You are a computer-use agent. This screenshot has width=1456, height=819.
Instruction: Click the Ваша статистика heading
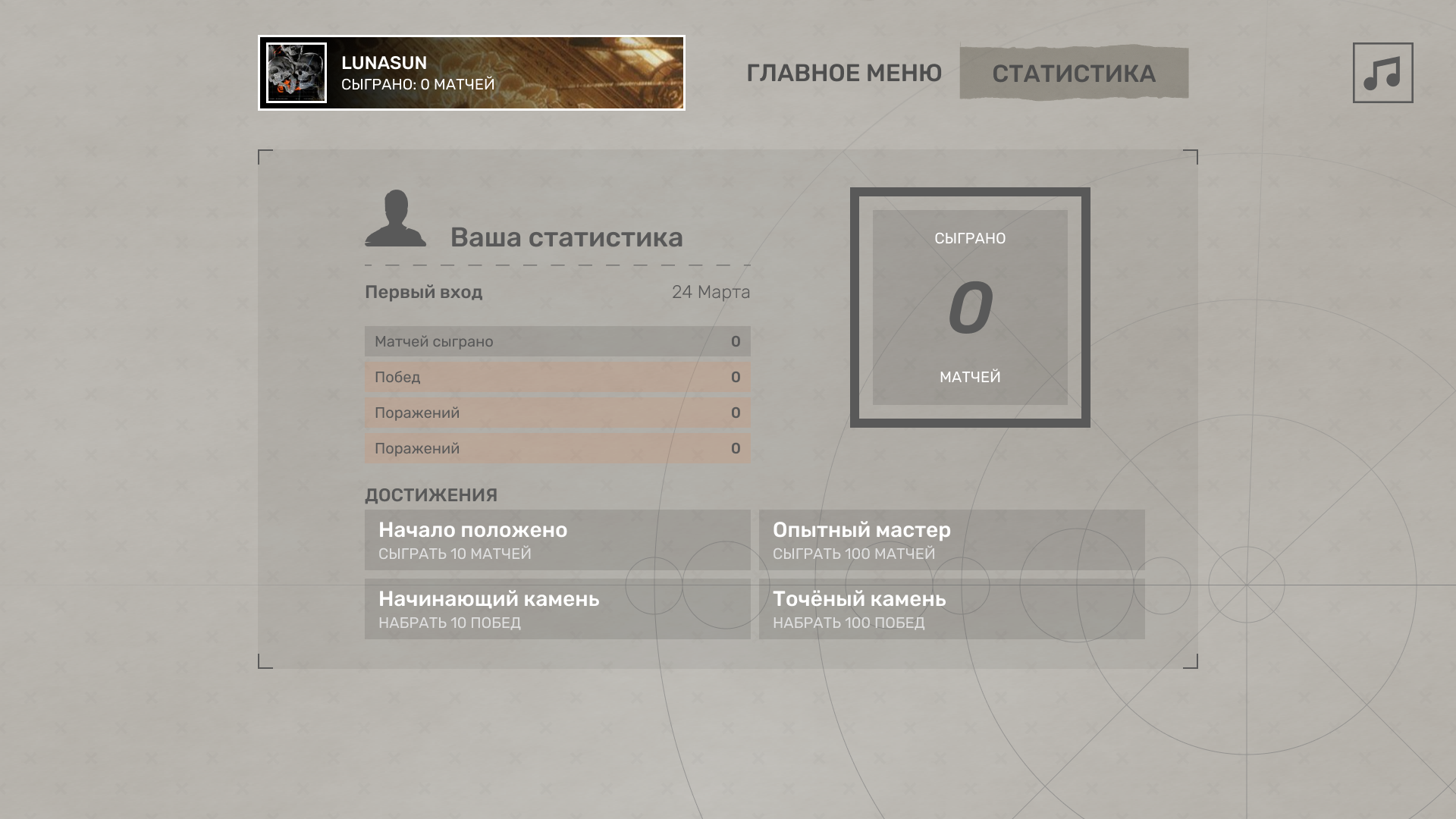[566, 237]
